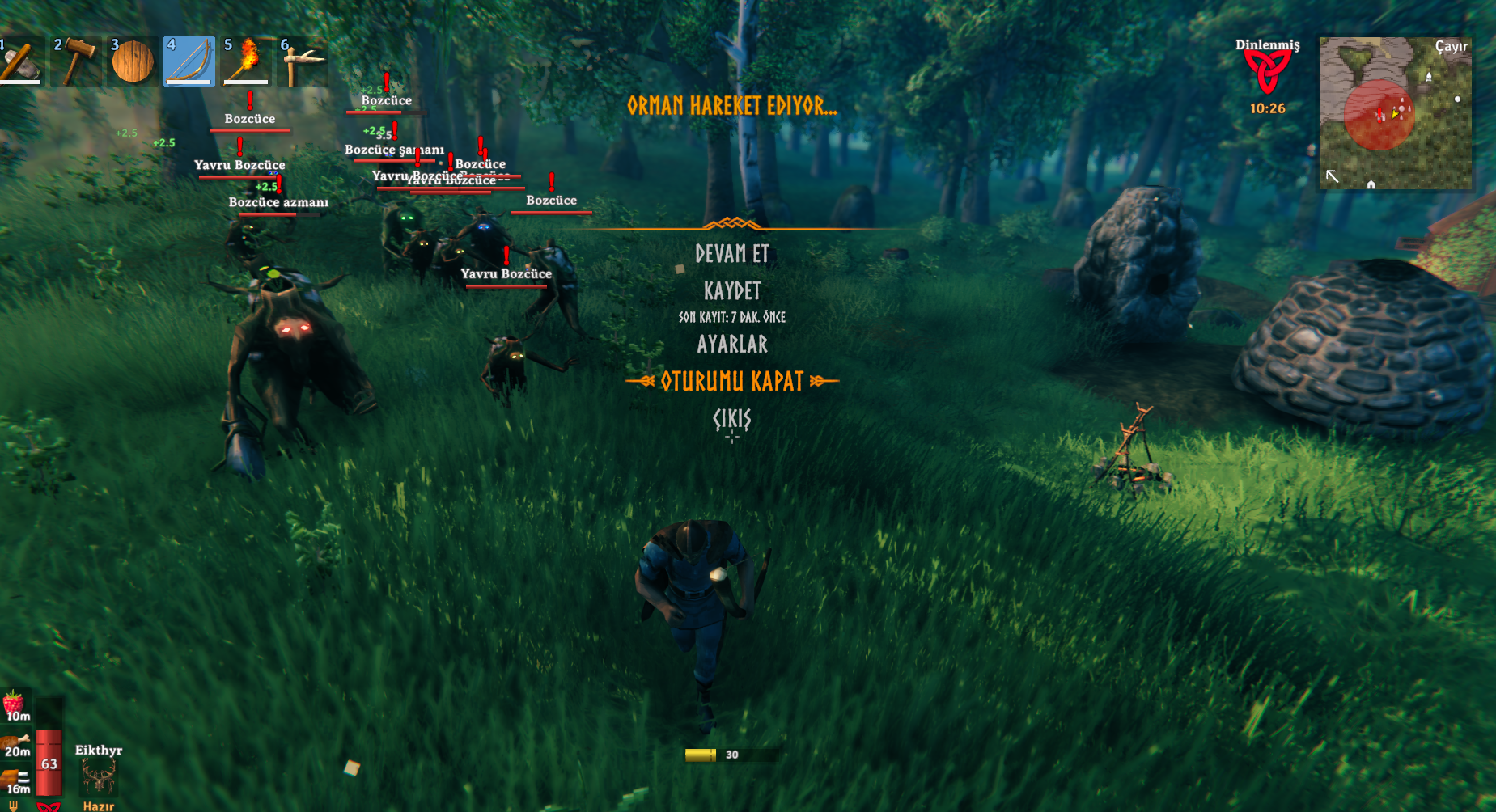This screenshot has height=812, width=1496.
Task: Click the highlighted bow hotbar slot
Action: (189, 61)
